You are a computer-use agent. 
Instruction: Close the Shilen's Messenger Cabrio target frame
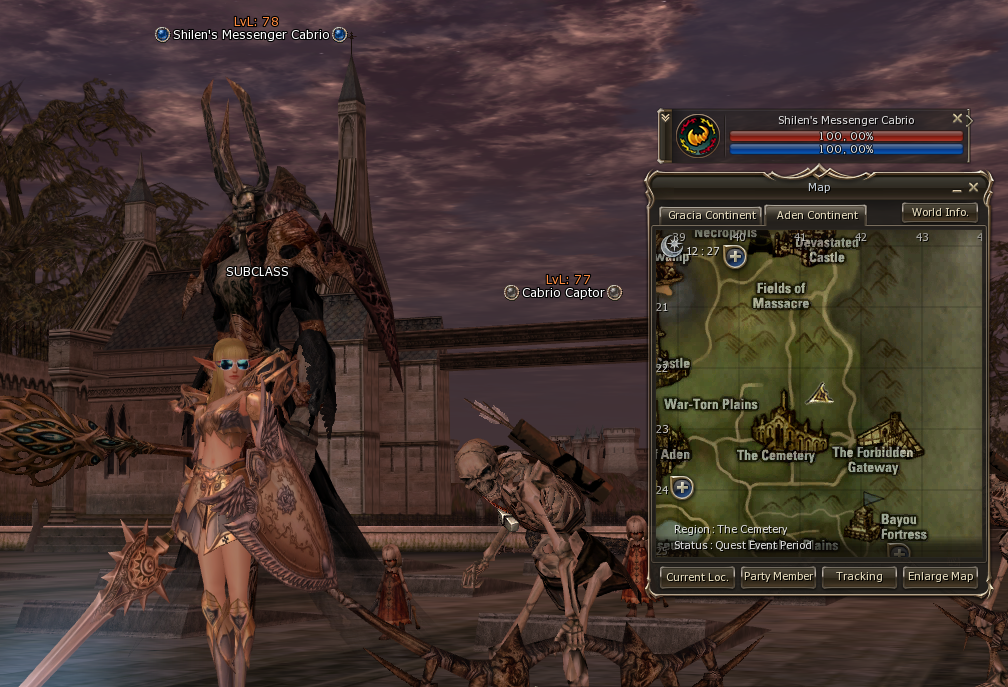point(957,118)
